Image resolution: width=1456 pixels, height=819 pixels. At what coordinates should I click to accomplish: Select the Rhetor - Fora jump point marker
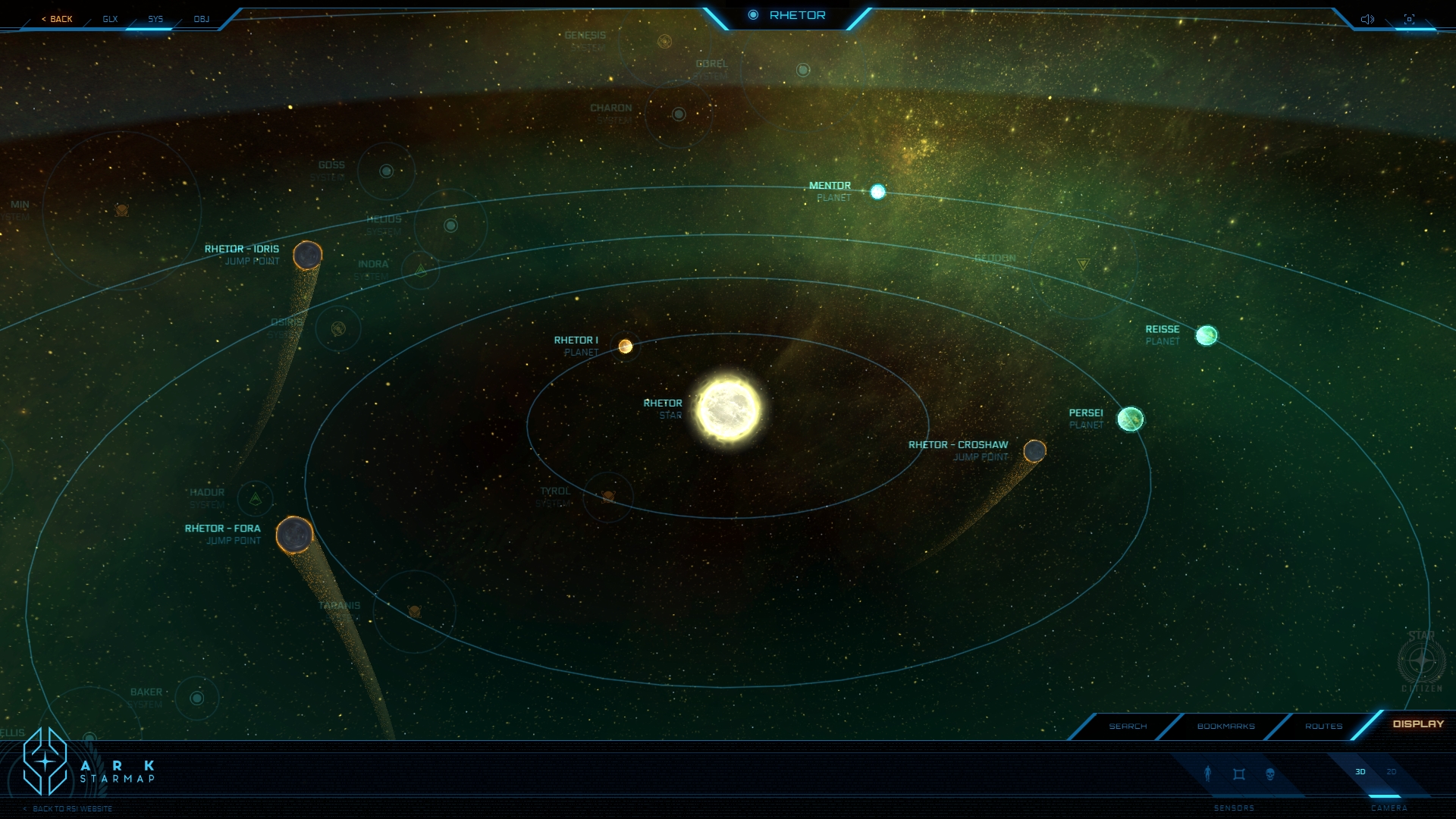coord(294,535)
